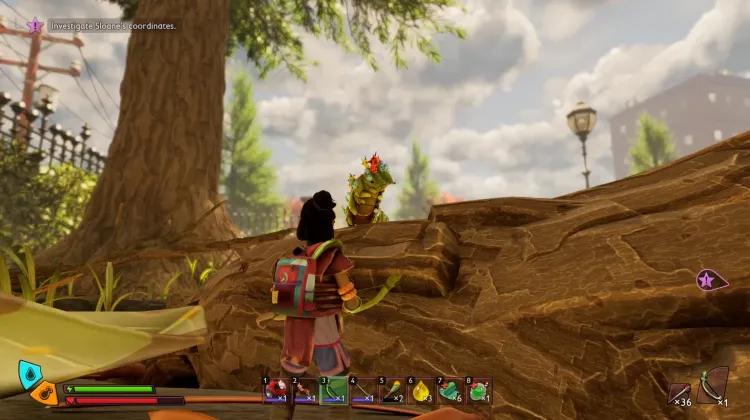Select the equipped arrow ammo icon
Screen dimensions: 750x420
point(681,389)
